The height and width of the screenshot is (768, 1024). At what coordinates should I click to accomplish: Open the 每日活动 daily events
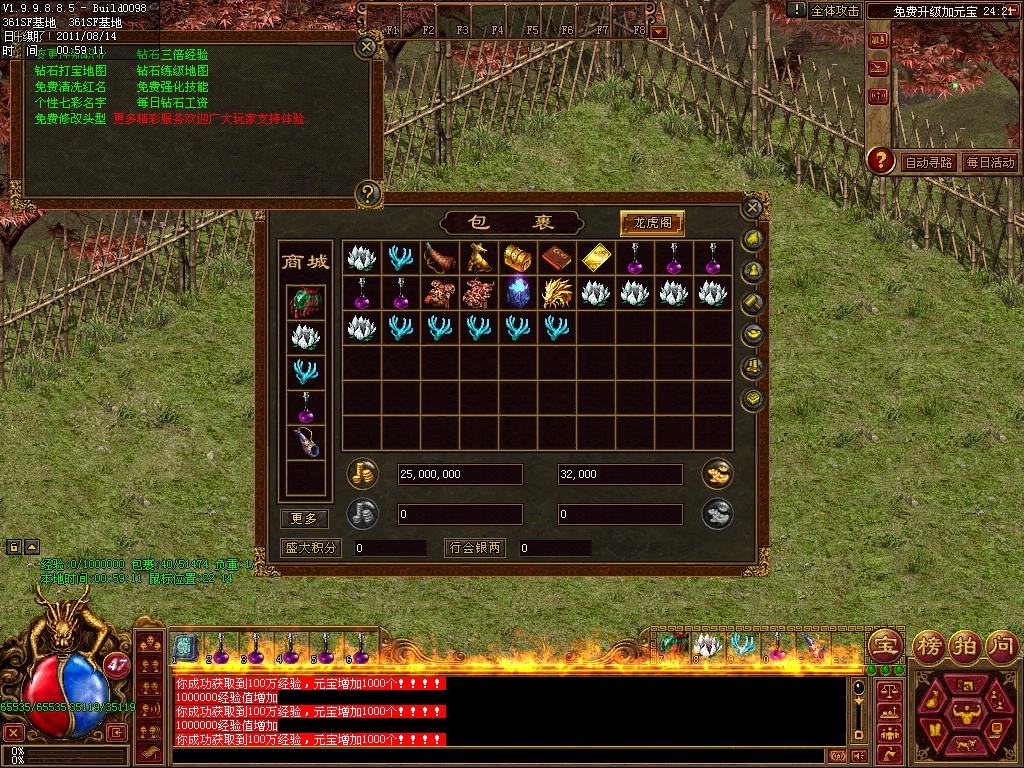(990, 162)
